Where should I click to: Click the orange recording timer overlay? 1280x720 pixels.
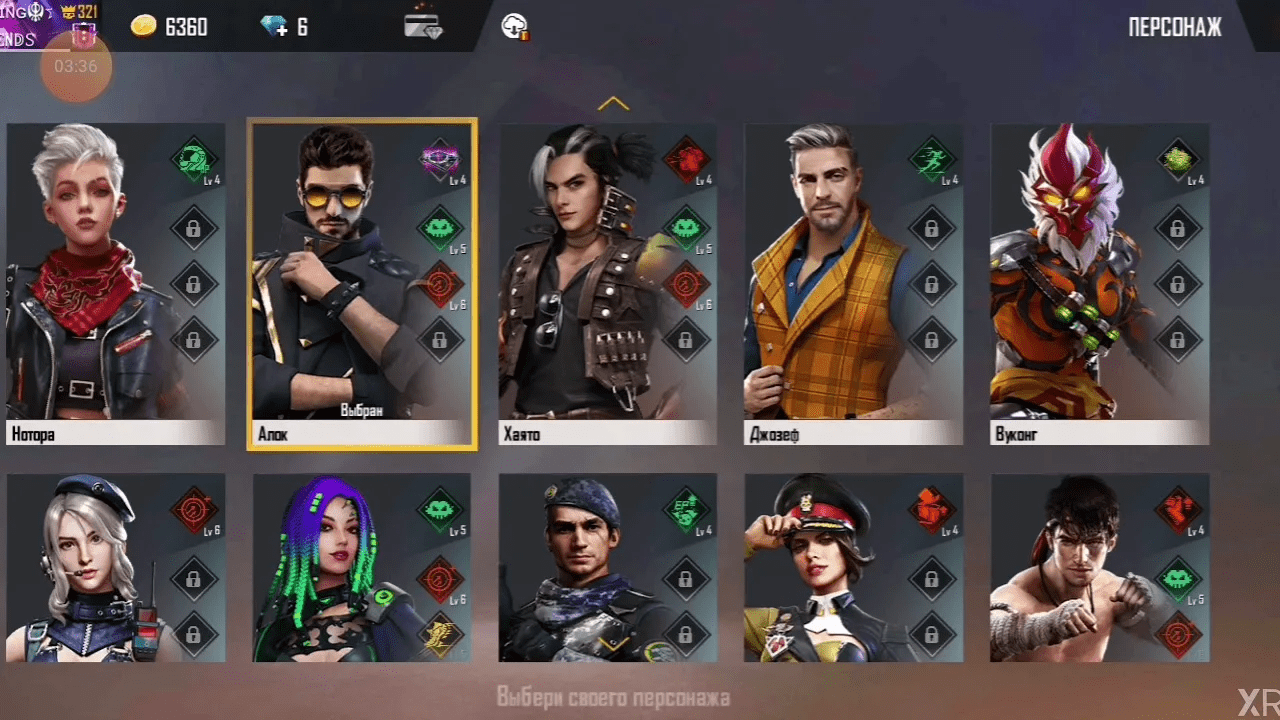click(76, 67)
